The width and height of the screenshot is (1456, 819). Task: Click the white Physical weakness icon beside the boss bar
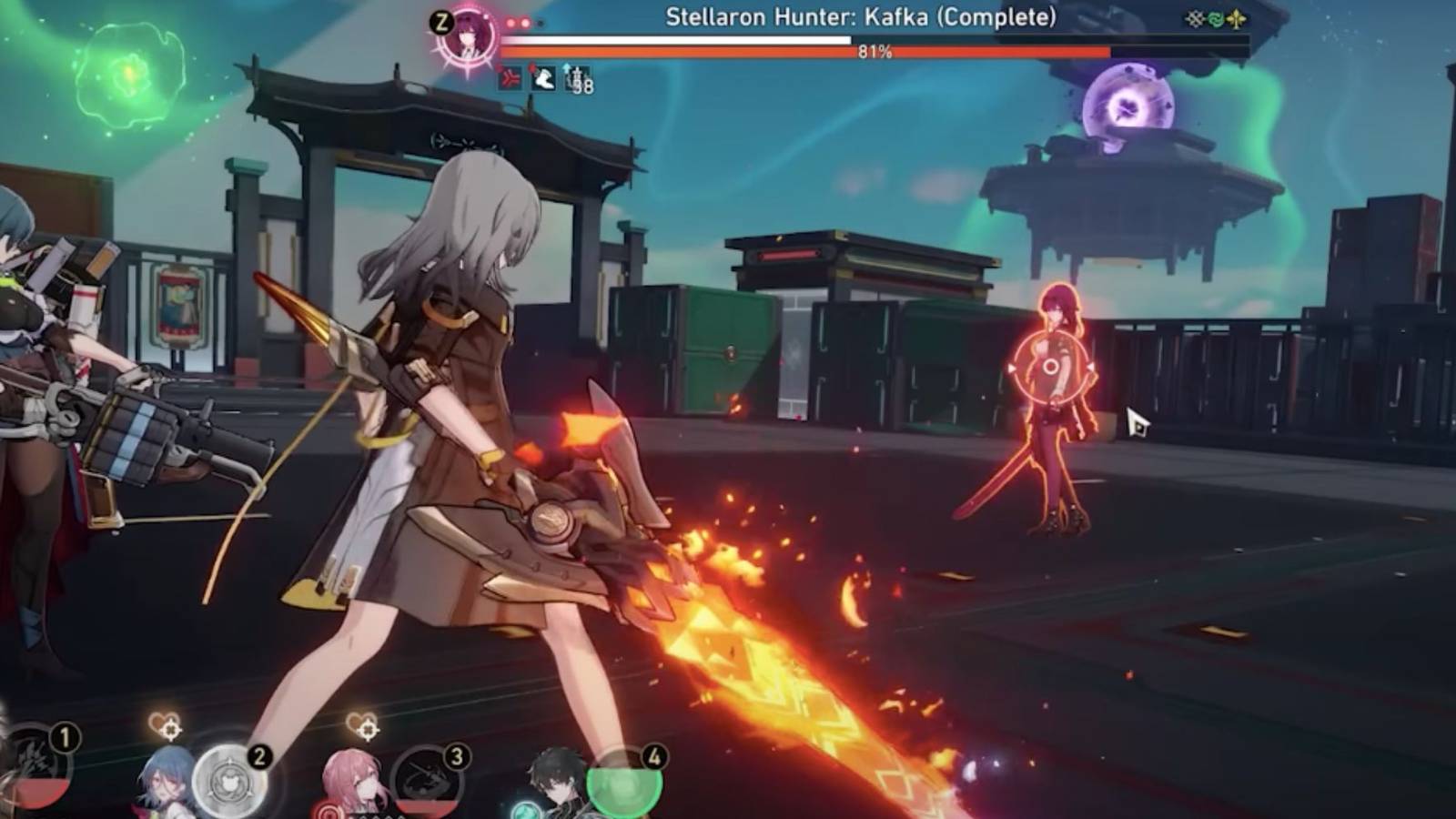point(1195,17)
